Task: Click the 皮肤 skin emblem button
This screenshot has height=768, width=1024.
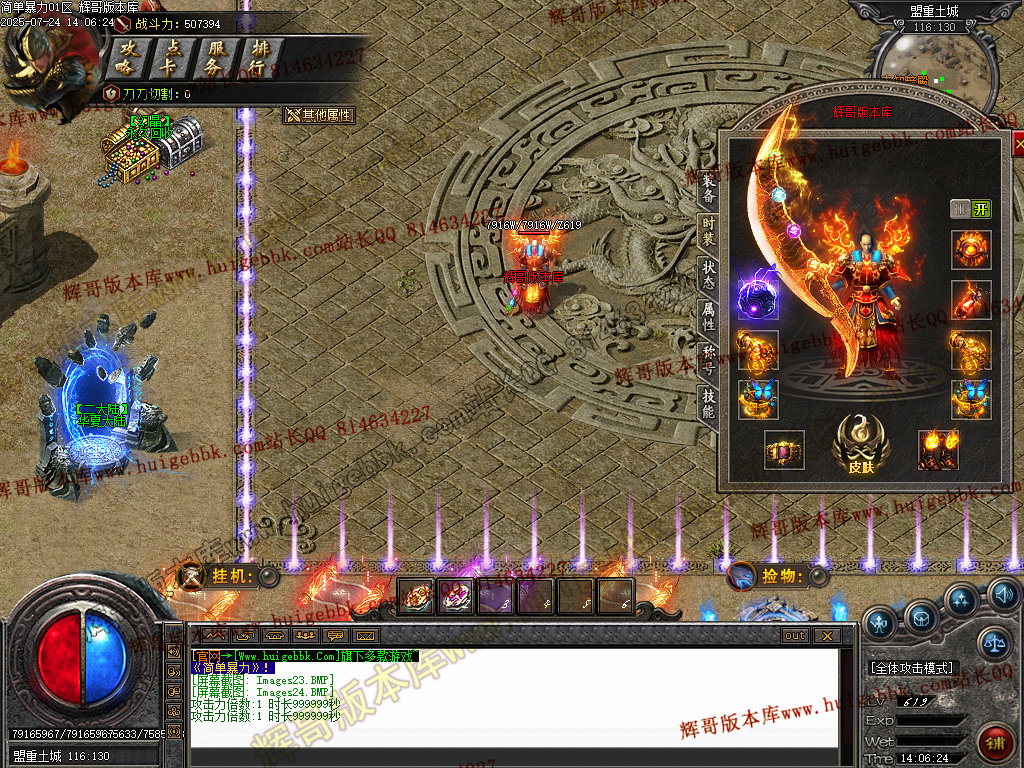Action: [861, 441]
